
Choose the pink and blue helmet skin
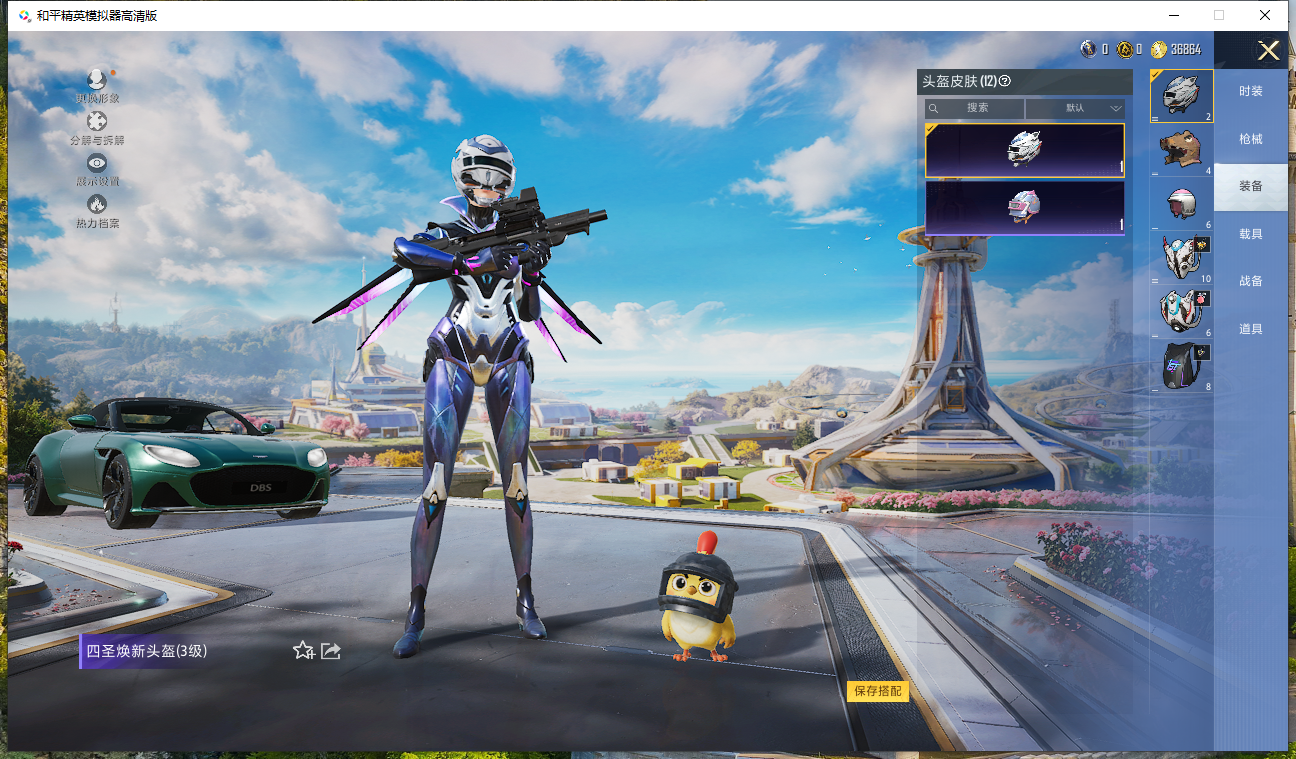[x=1025, y=207]
